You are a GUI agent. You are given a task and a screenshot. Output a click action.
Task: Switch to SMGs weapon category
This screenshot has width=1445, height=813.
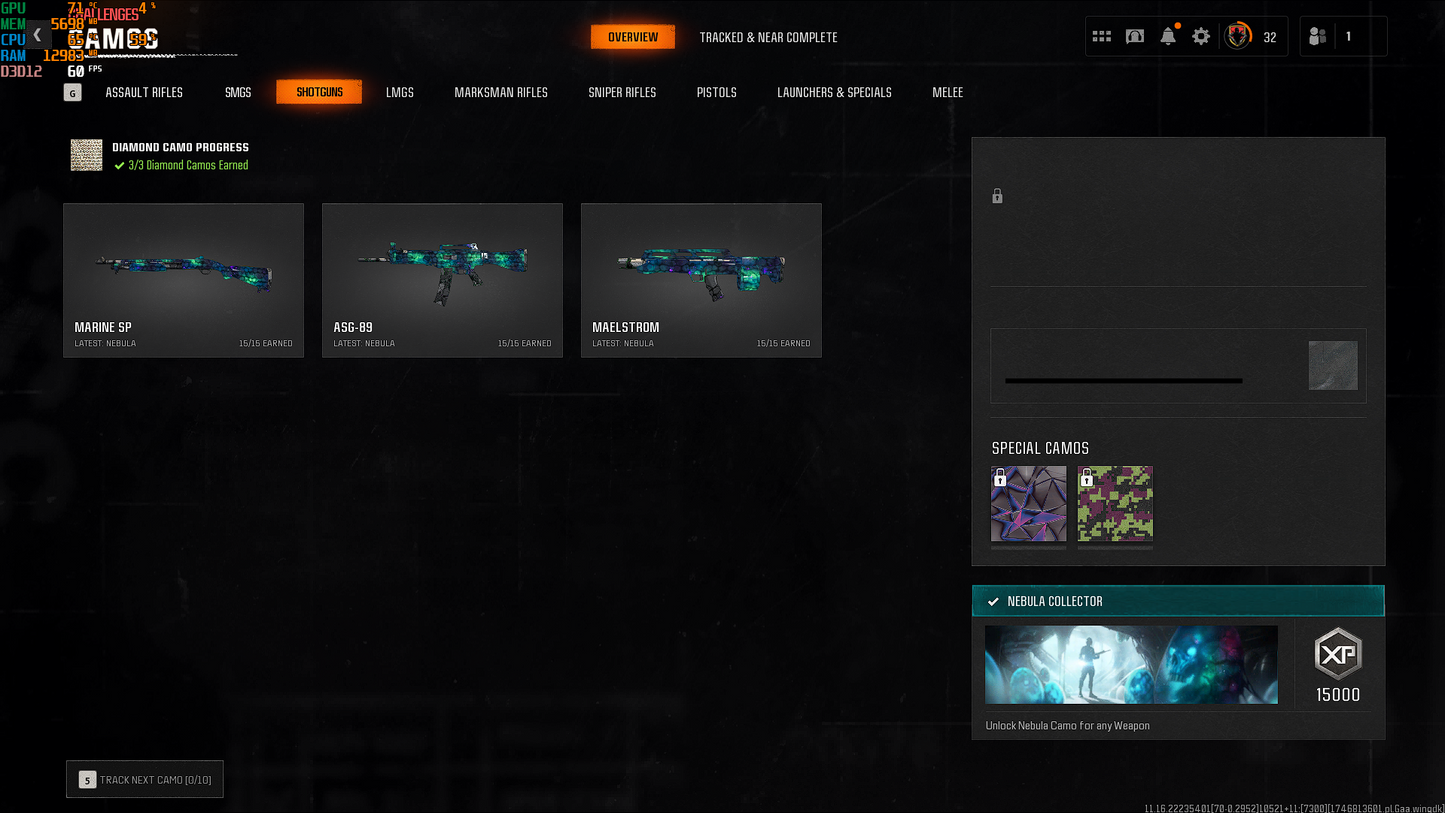click(238, 92)
